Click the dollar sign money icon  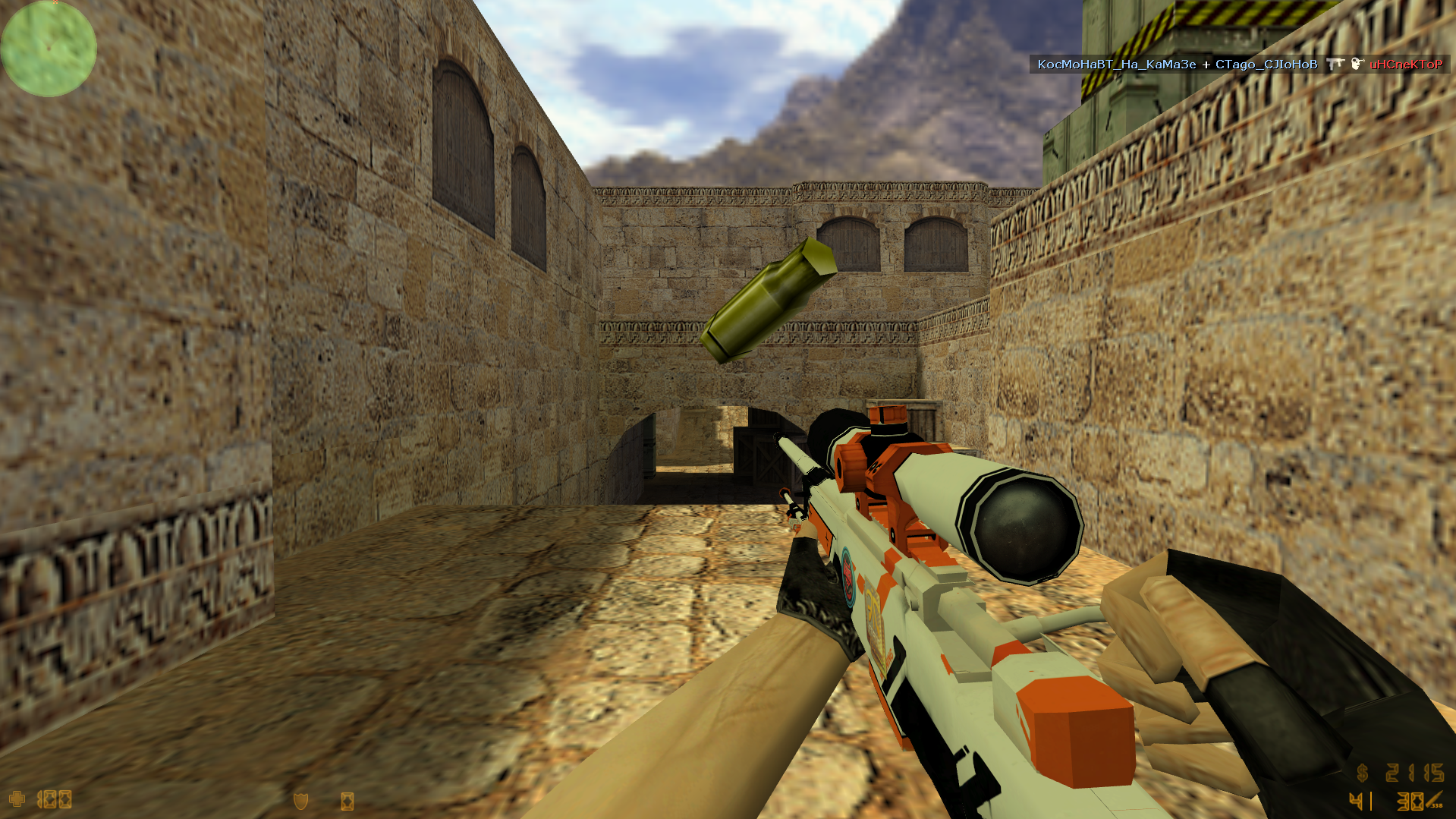[x=1363, y=773]
